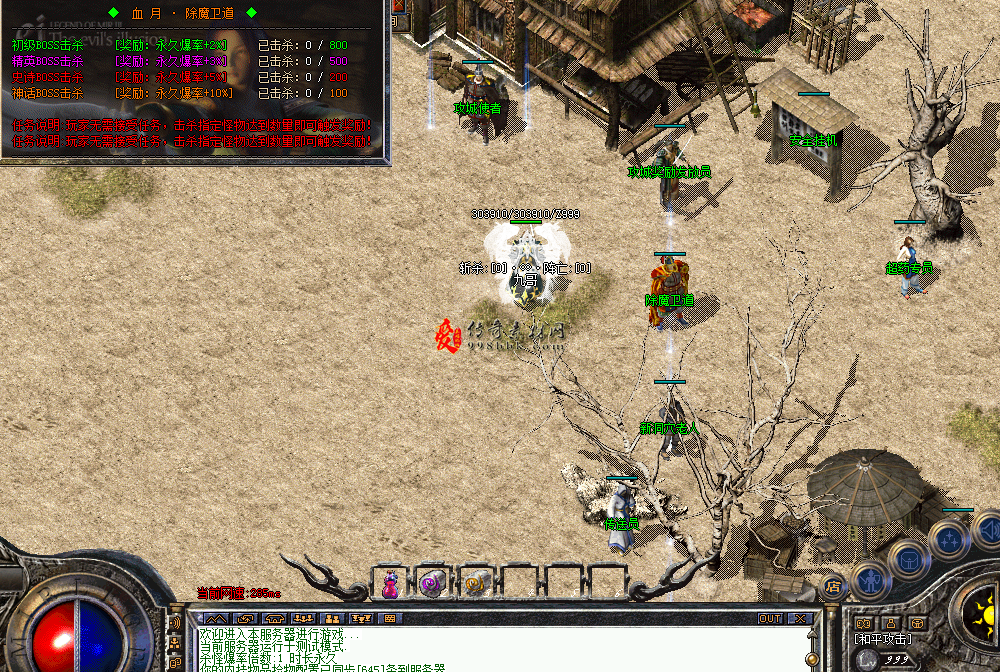This screenshot has height=672, width=1000.
Task: Click the OUT button on the chat bar
Action: pyautogui.click(x=770, y=618)
